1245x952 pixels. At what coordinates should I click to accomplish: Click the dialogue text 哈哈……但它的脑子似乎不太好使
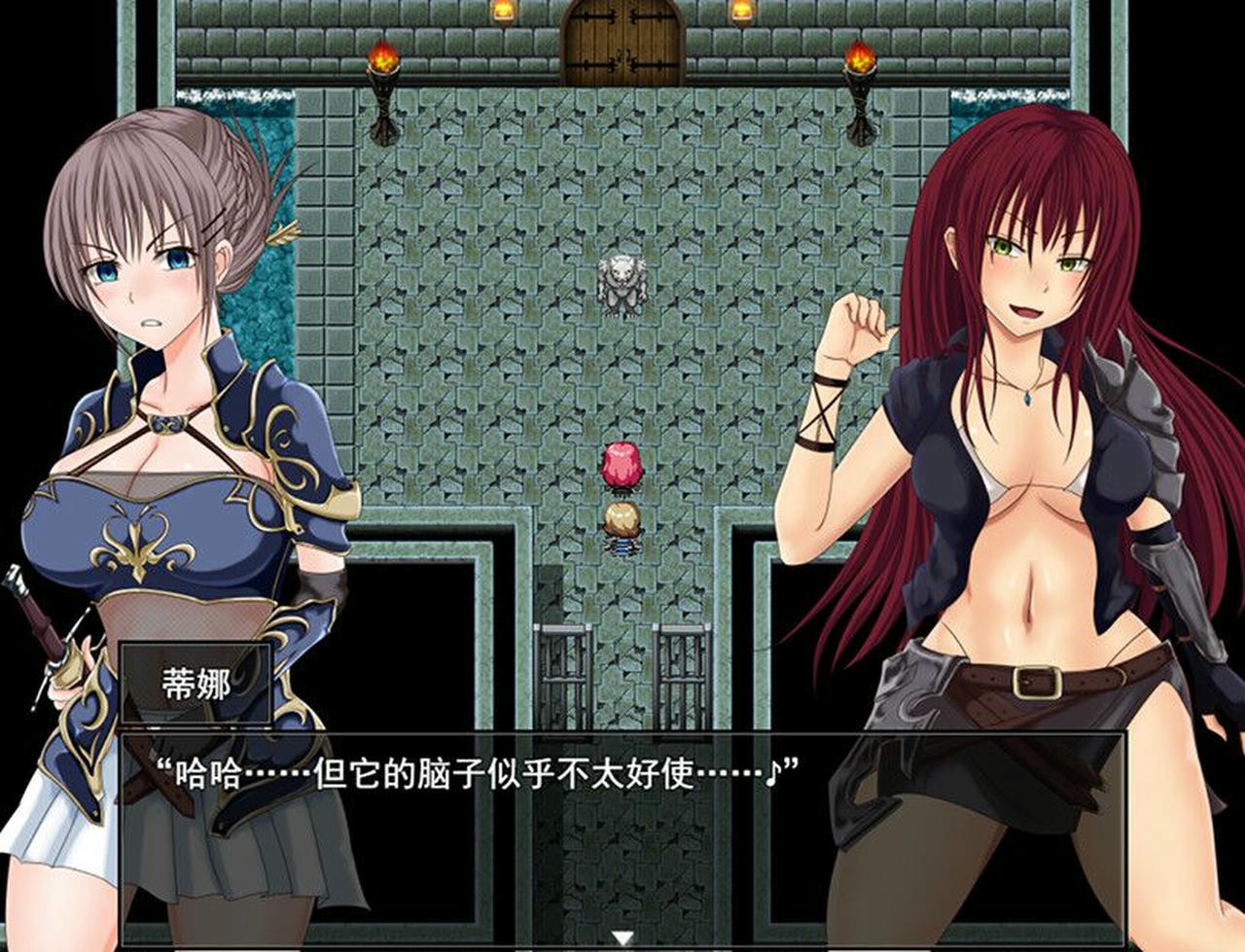pos(438,767)
